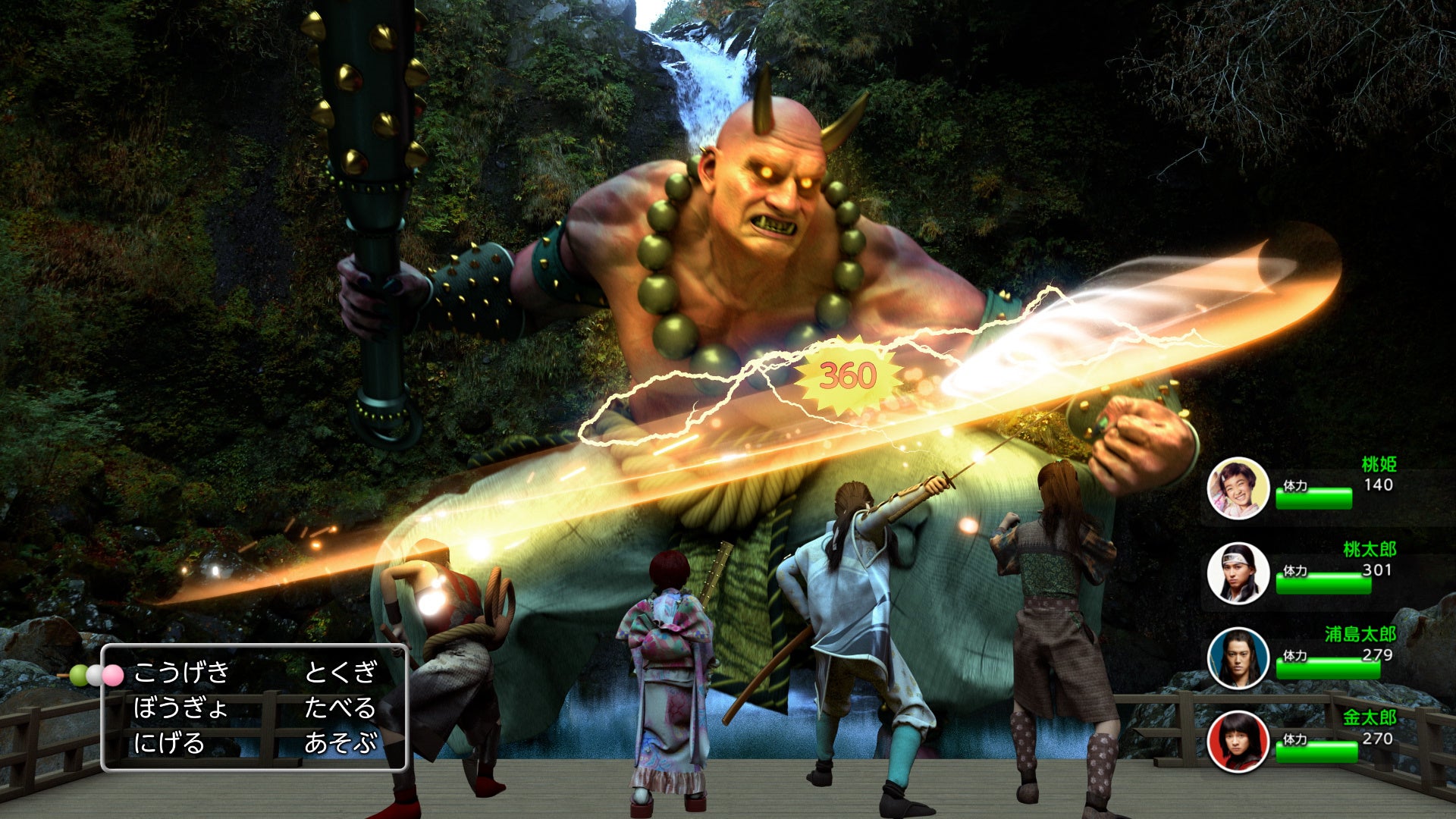Select the こうげき attack command
This screenshot has width=1456, height=819.
click(x=181, y=672)
